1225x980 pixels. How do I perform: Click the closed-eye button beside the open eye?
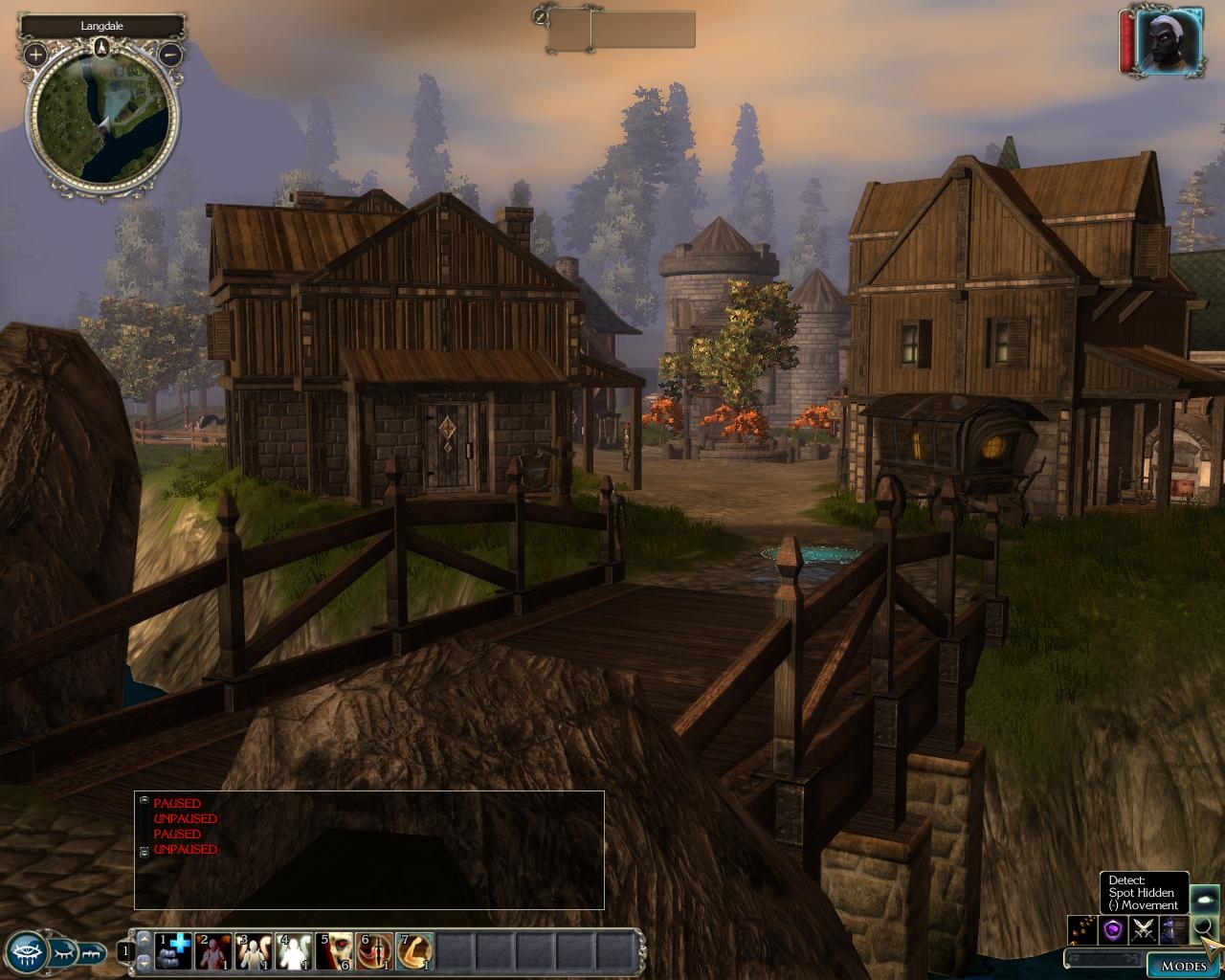click(63, 952)
